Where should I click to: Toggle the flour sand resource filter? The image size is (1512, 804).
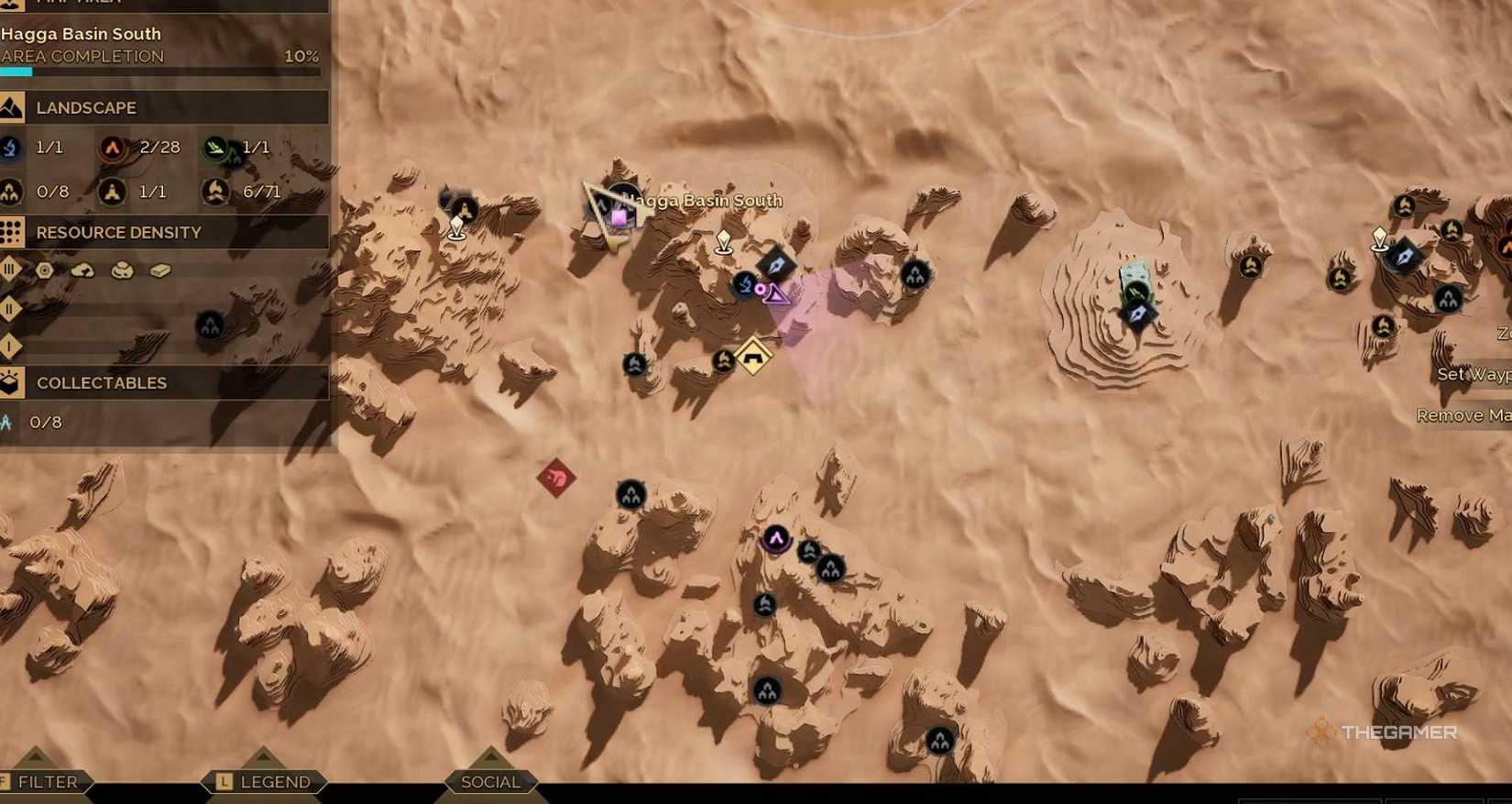tap(82, 270)
